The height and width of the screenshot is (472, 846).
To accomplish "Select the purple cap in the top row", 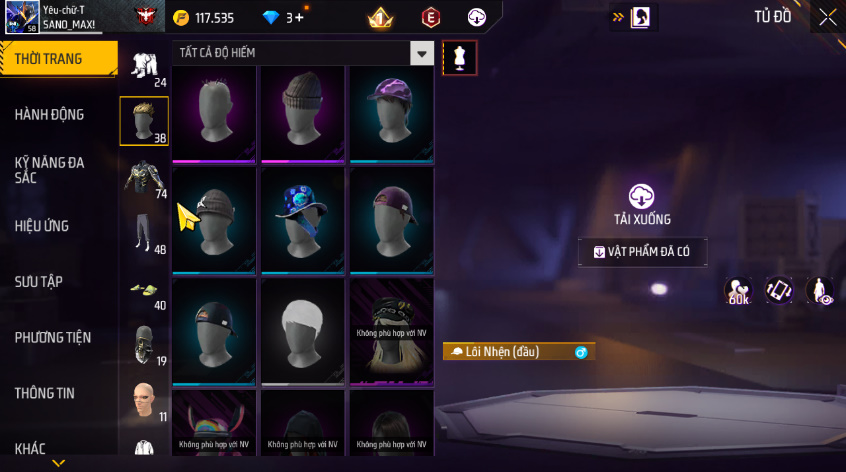I will [391, 110].
